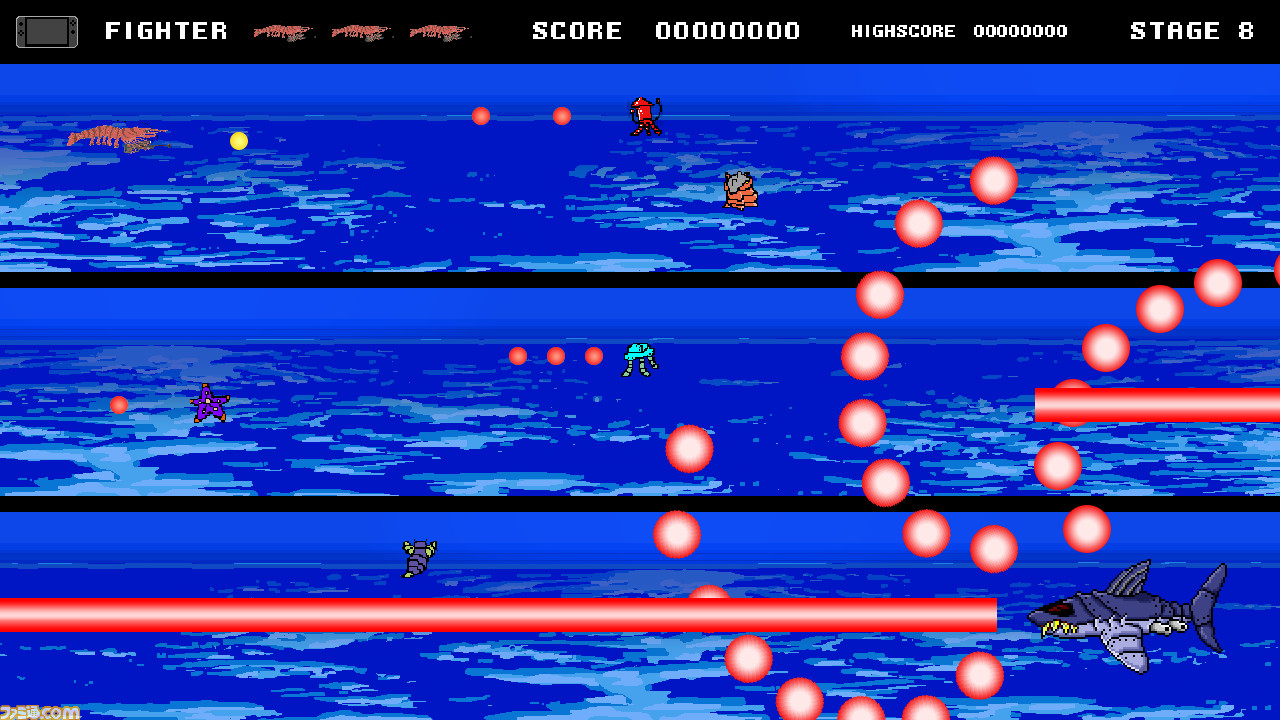Click the yellow player bullet
The width and height of the screenshot is (1280, 720).
(239, 141)
